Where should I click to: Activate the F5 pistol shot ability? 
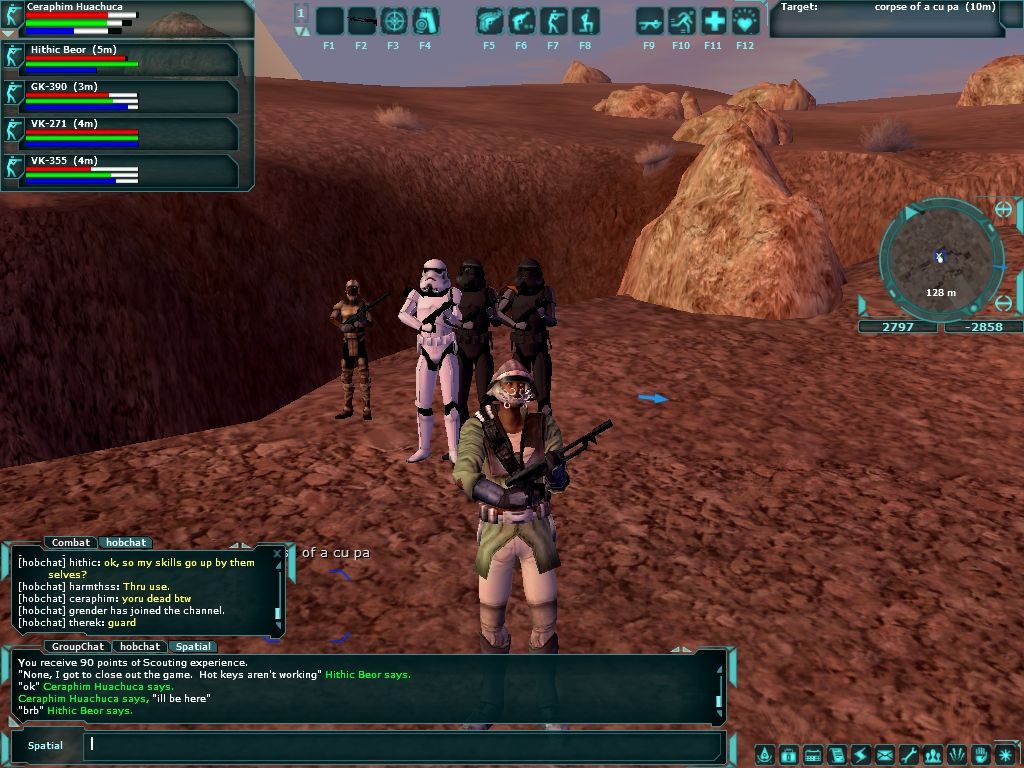point(490,21)
